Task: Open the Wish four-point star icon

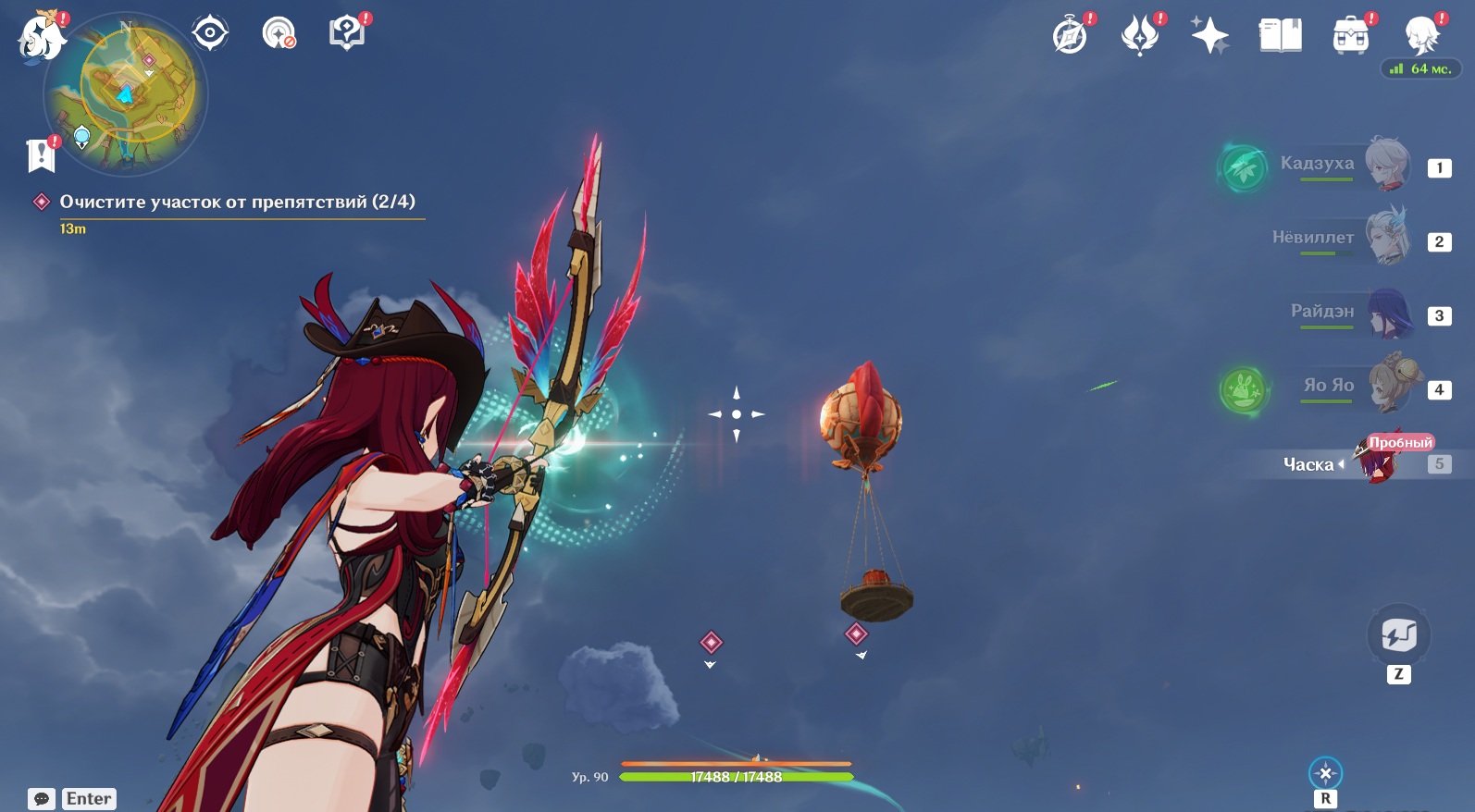Action: (1209, 36)
